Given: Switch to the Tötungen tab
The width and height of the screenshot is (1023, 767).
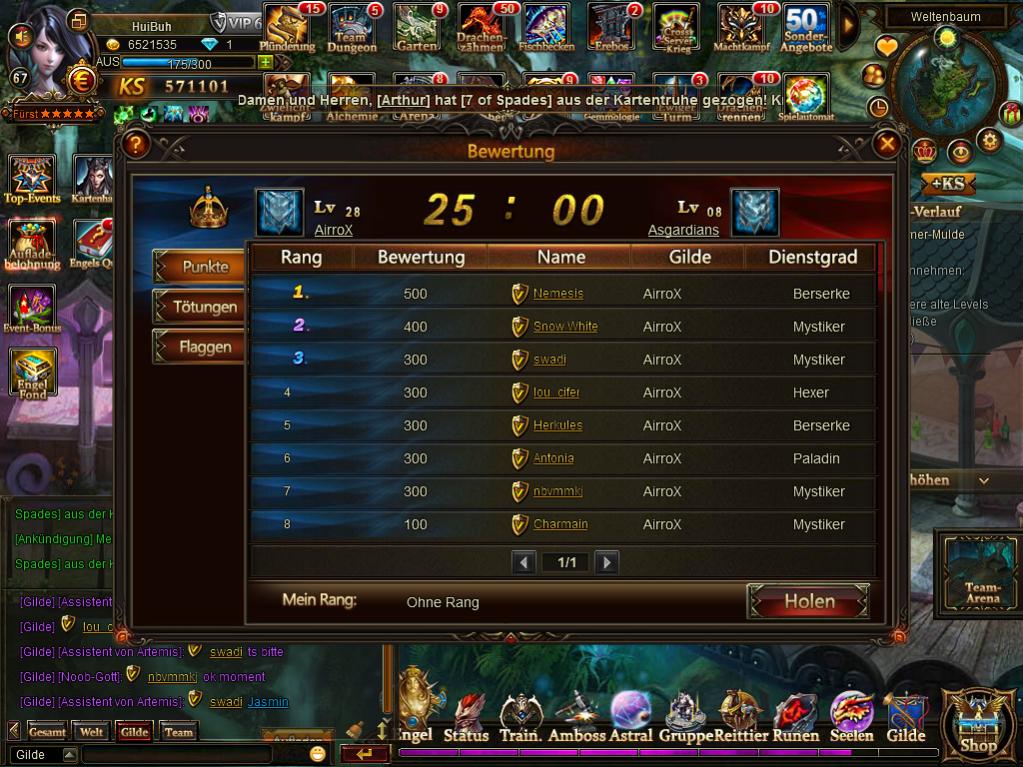Looking at the screenshot, I should [x=205, y=307].
